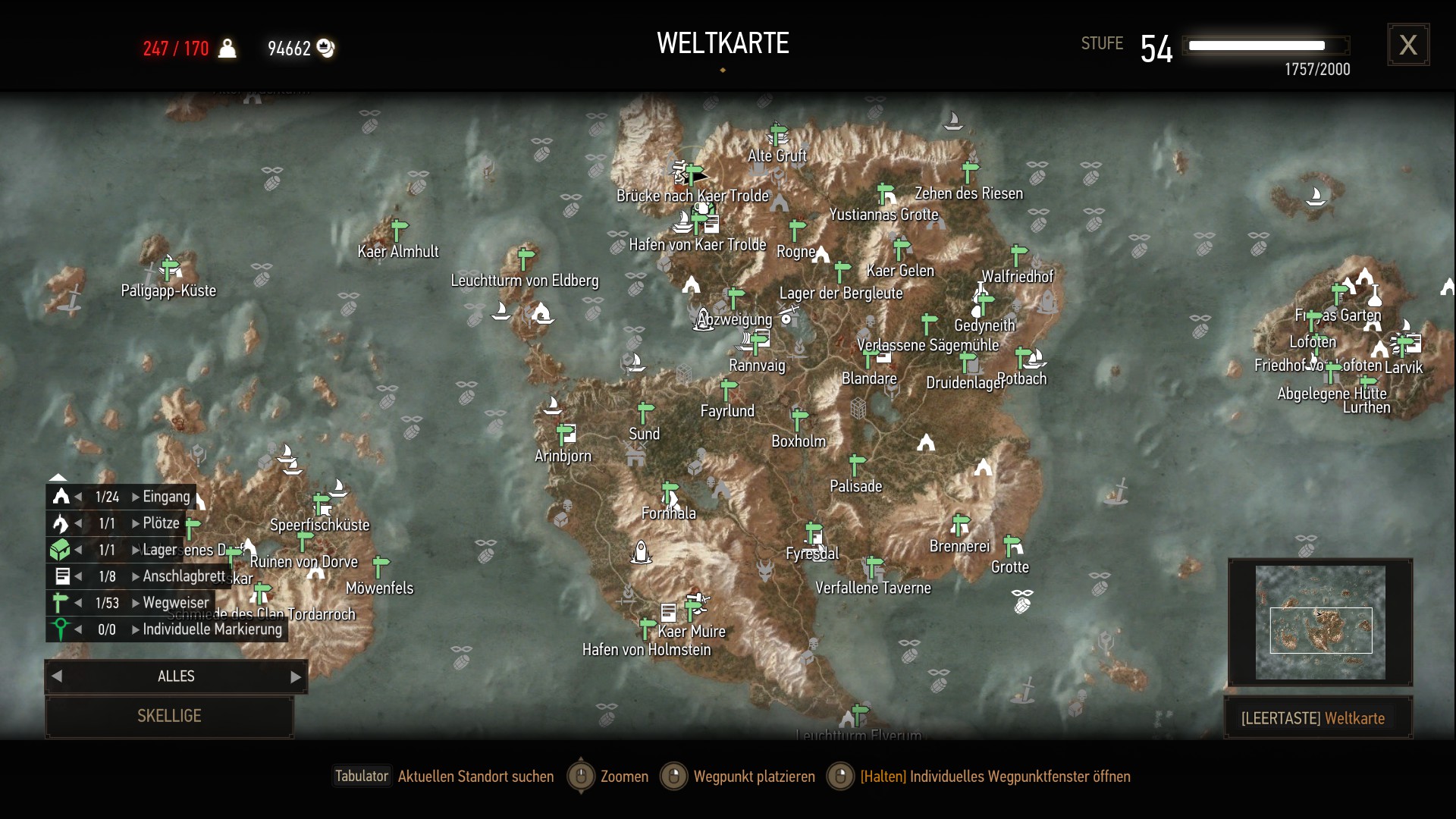The width and height of the screenshot is (1456, 819).
Task: Select the Anschlagbrett legend entry
Action: 184,576
